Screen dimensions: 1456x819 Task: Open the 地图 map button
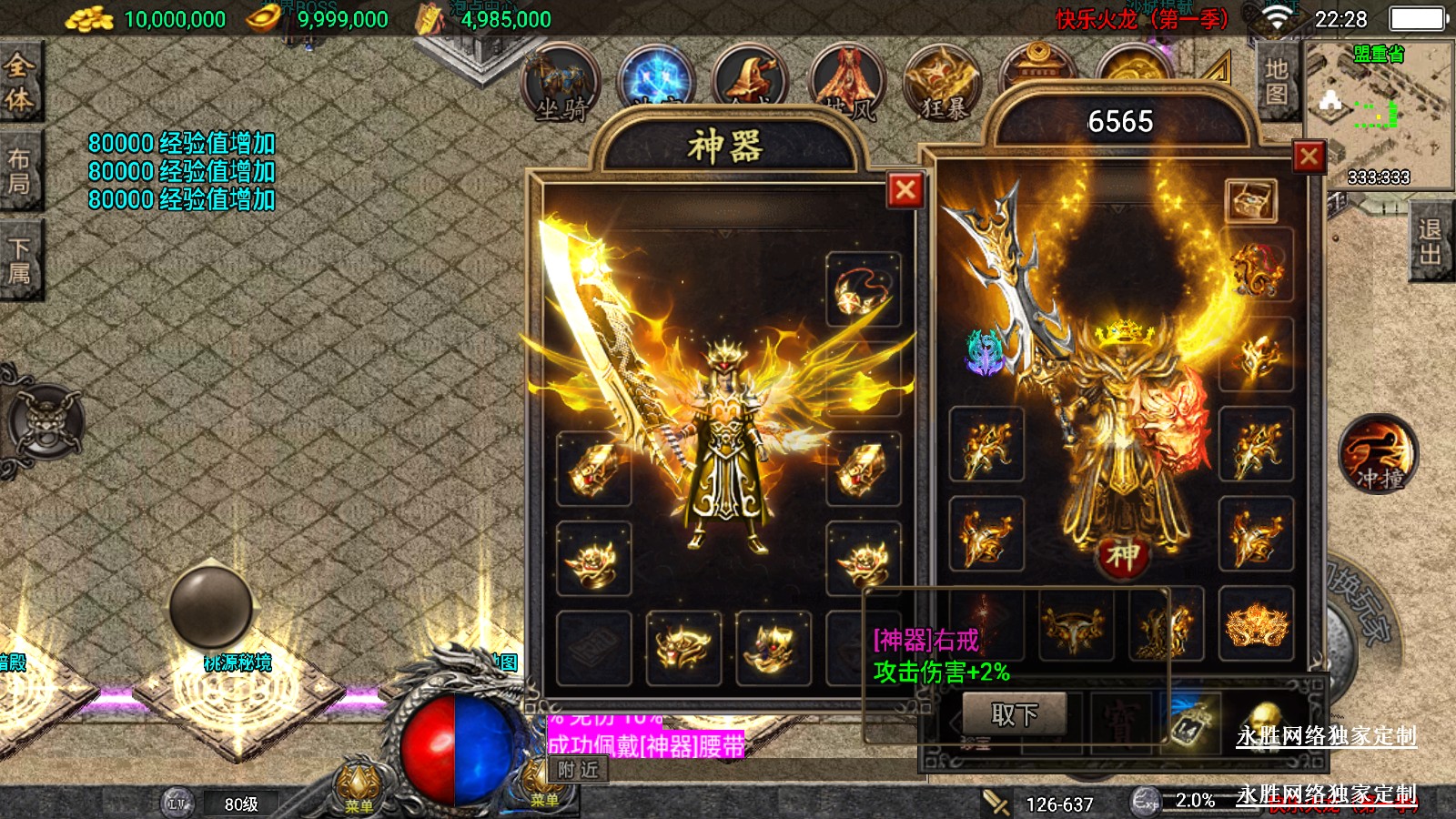click(x=1276, y=82)
